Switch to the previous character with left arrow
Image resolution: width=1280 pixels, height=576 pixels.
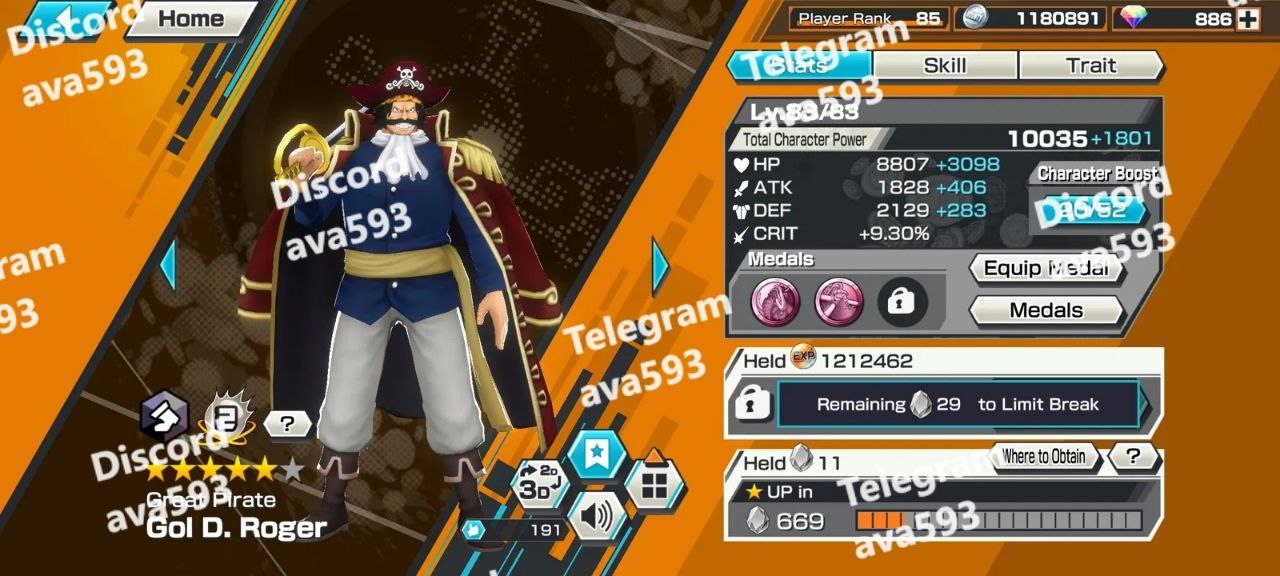point(167,265)
